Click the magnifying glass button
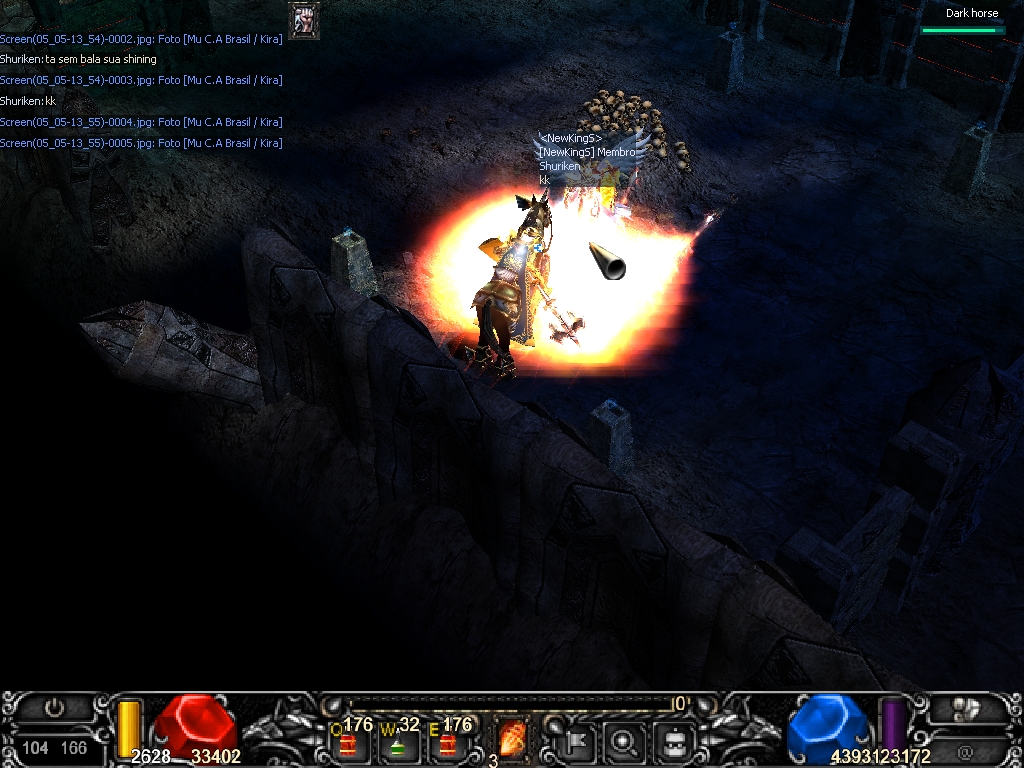 coord(626,741)
